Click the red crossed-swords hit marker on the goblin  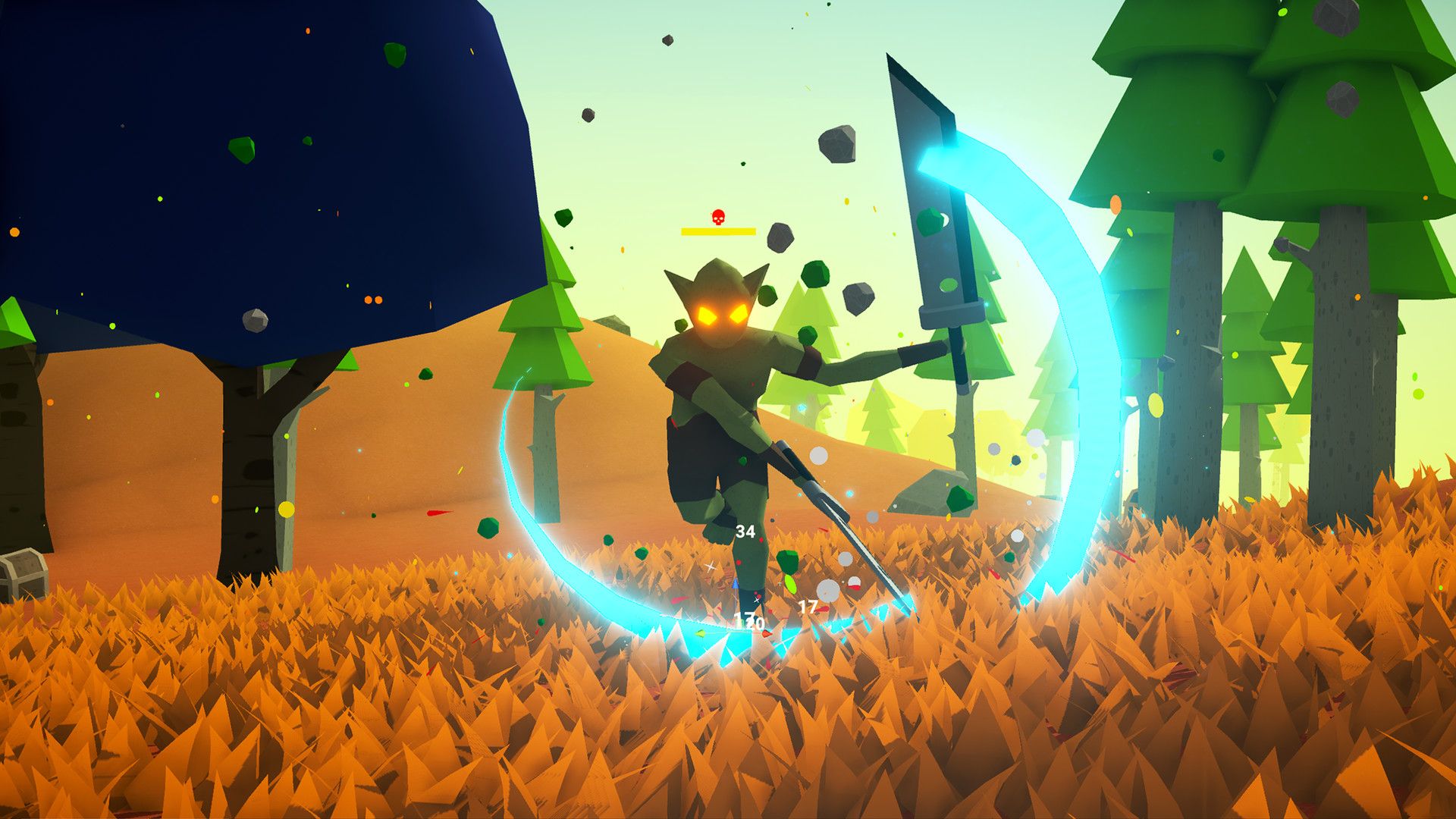click(x=756, y=599)
